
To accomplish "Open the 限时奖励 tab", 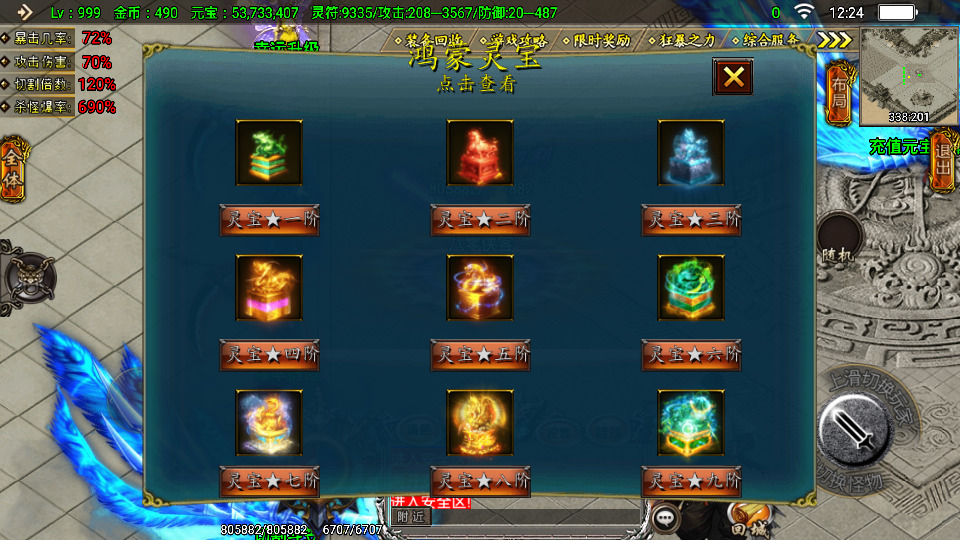I will point(602,41).
